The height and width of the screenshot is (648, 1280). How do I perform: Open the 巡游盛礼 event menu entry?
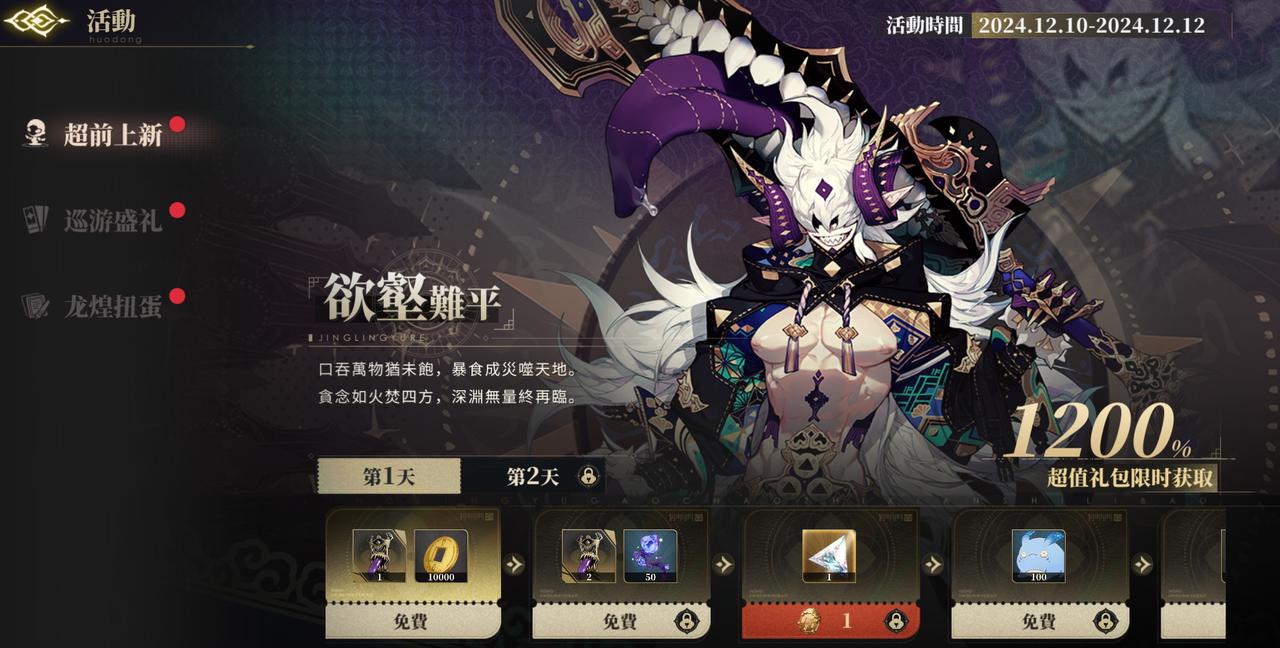coord(112,220)
